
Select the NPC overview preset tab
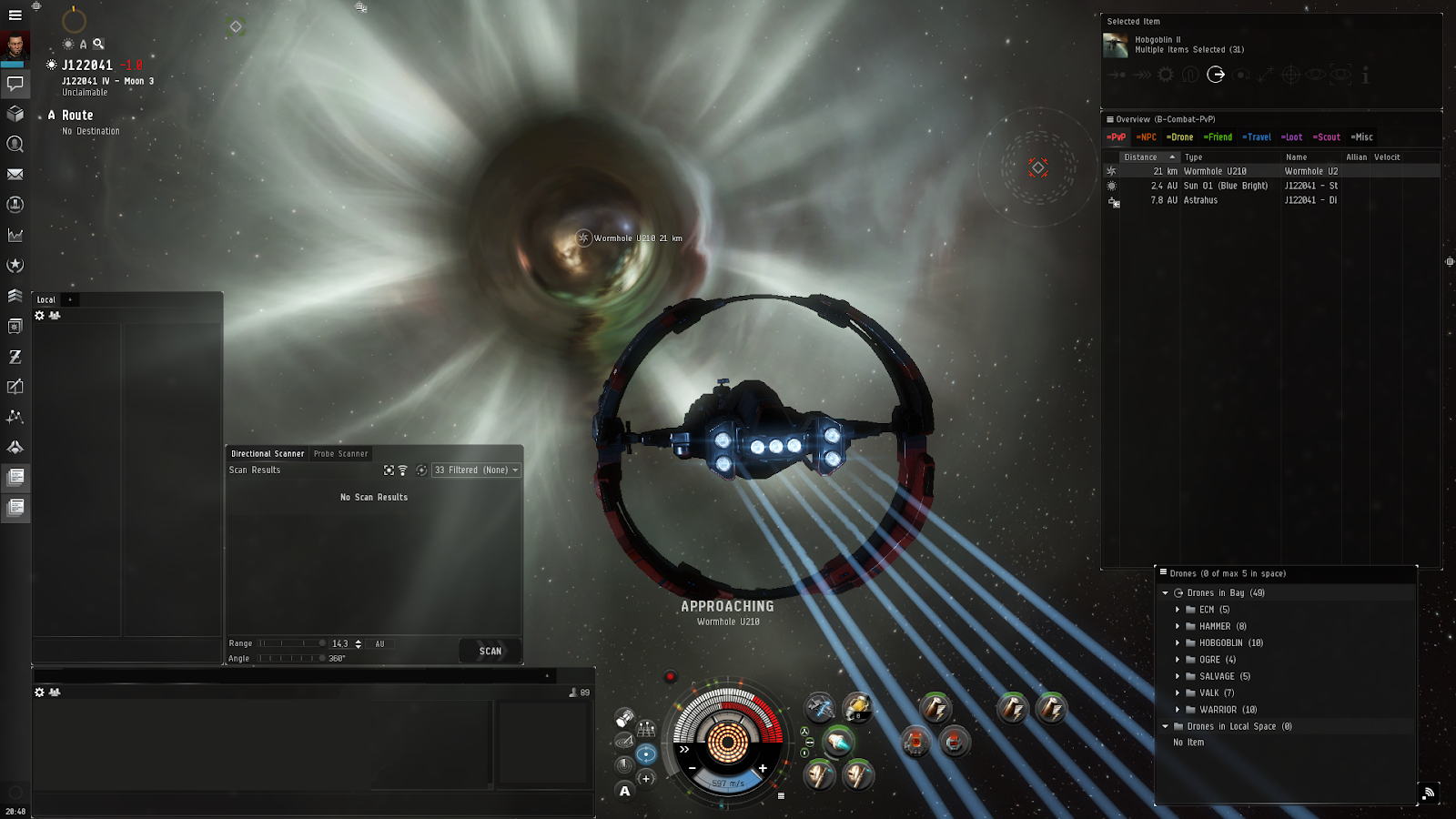click(1147, 137)
